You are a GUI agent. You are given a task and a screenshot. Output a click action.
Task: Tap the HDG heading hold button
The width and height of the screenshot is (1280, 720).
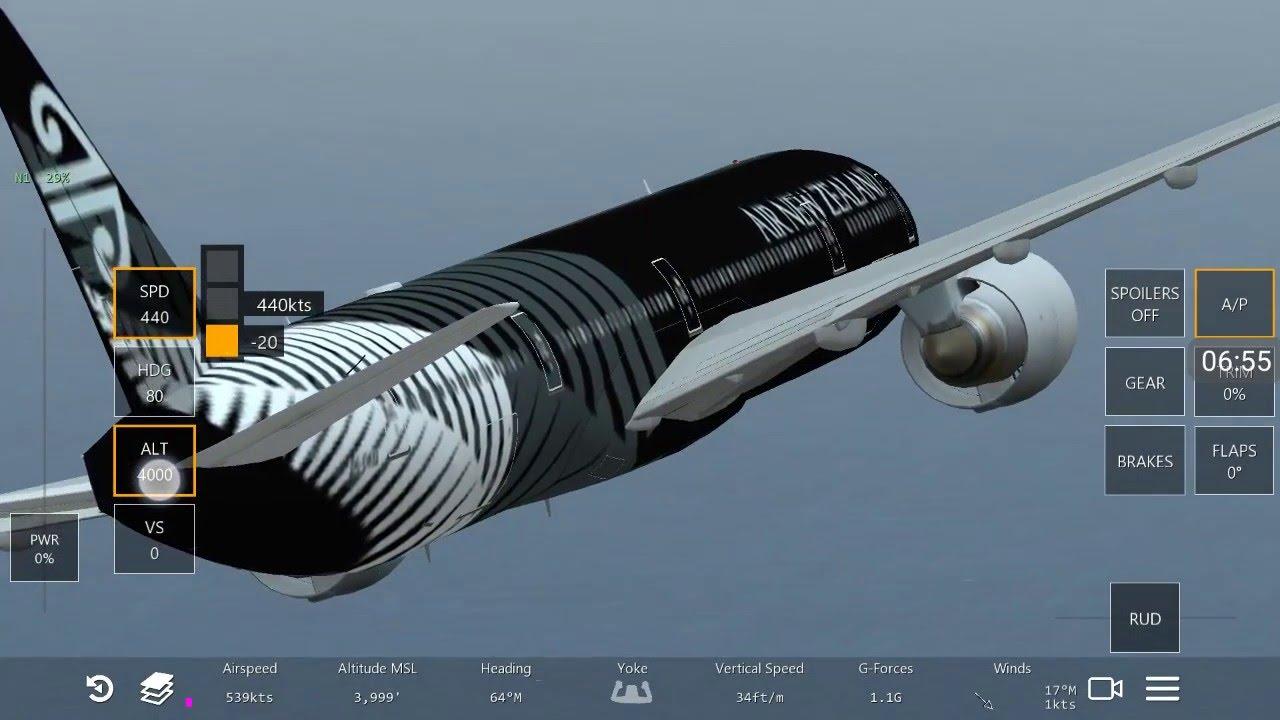[x=154, y=382]
